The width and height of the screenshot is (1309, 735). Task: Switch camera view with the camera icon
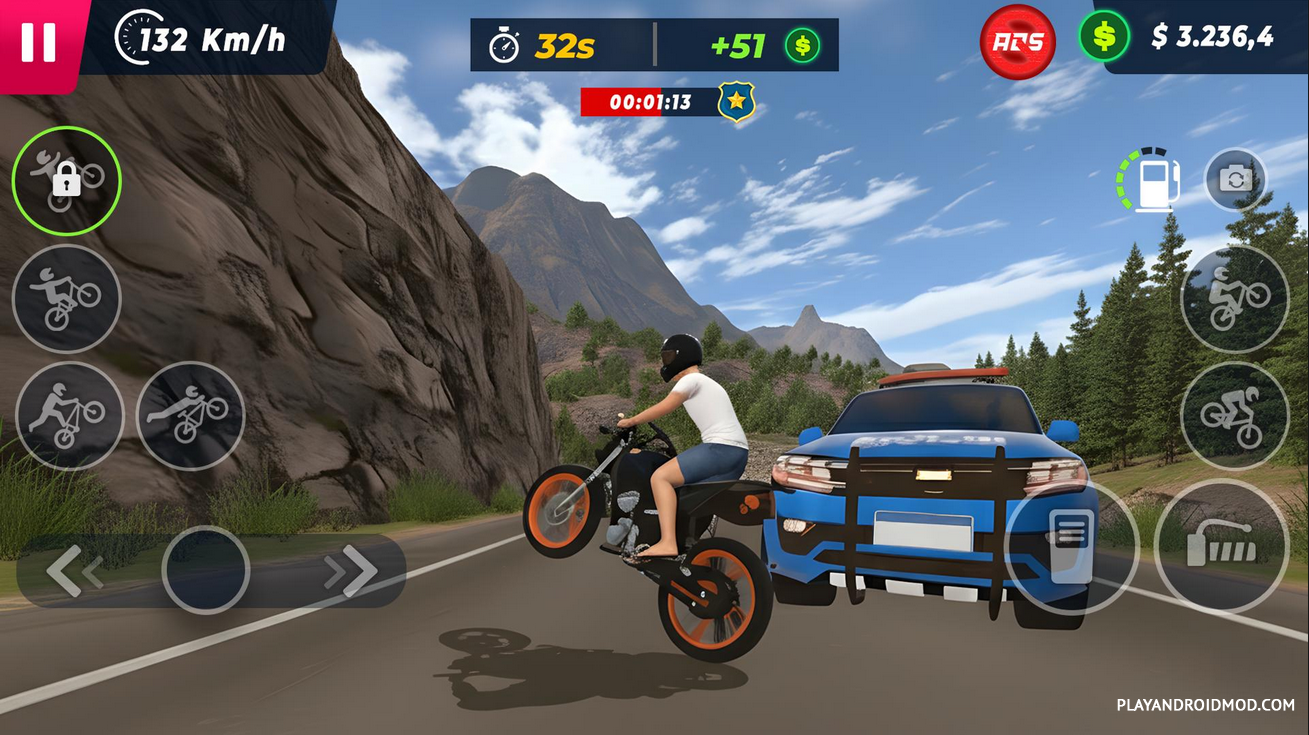pos(1235,180)
